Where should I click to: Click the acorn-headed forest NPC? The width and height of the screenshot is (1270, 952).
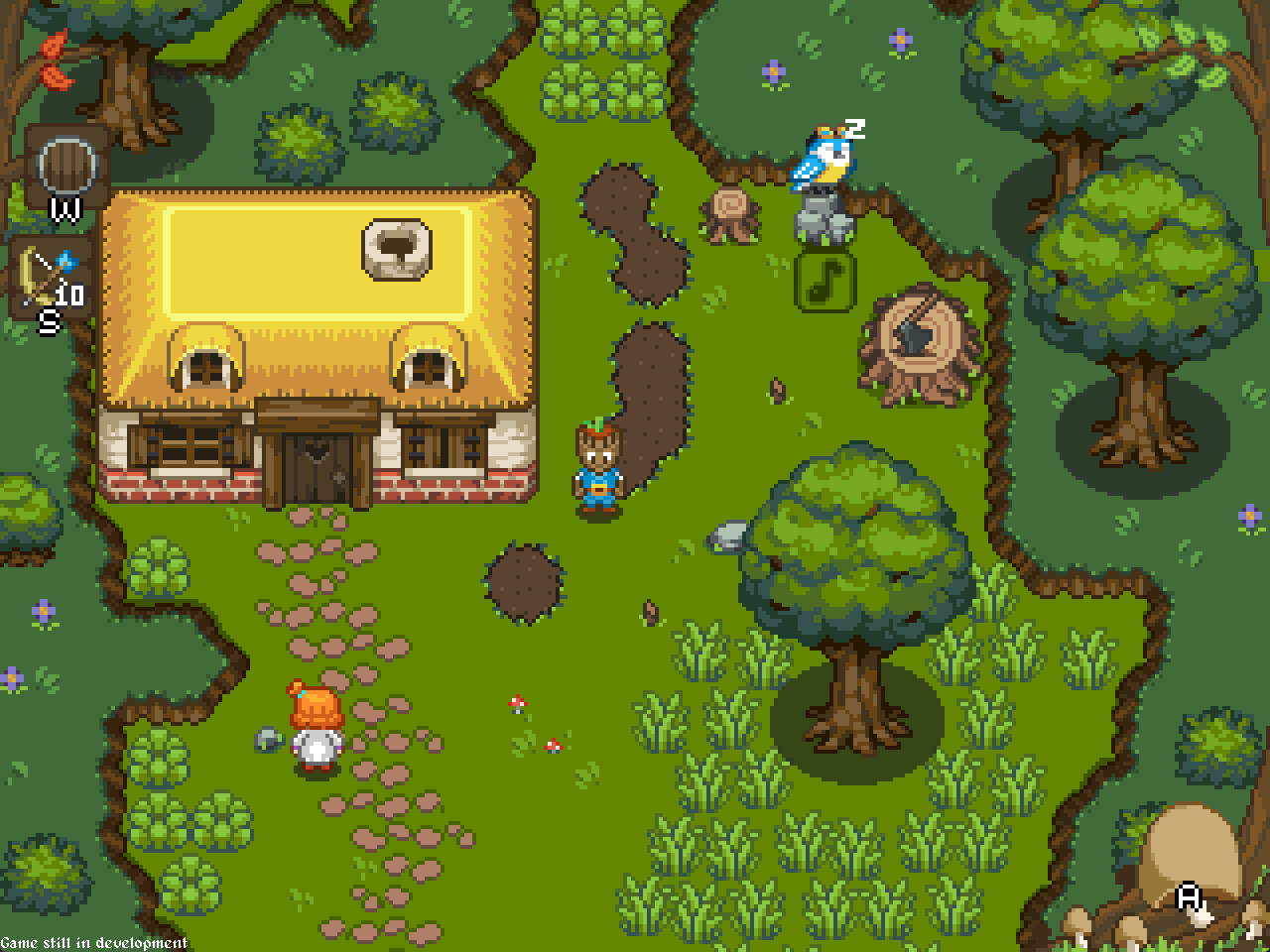click(596, 466)
